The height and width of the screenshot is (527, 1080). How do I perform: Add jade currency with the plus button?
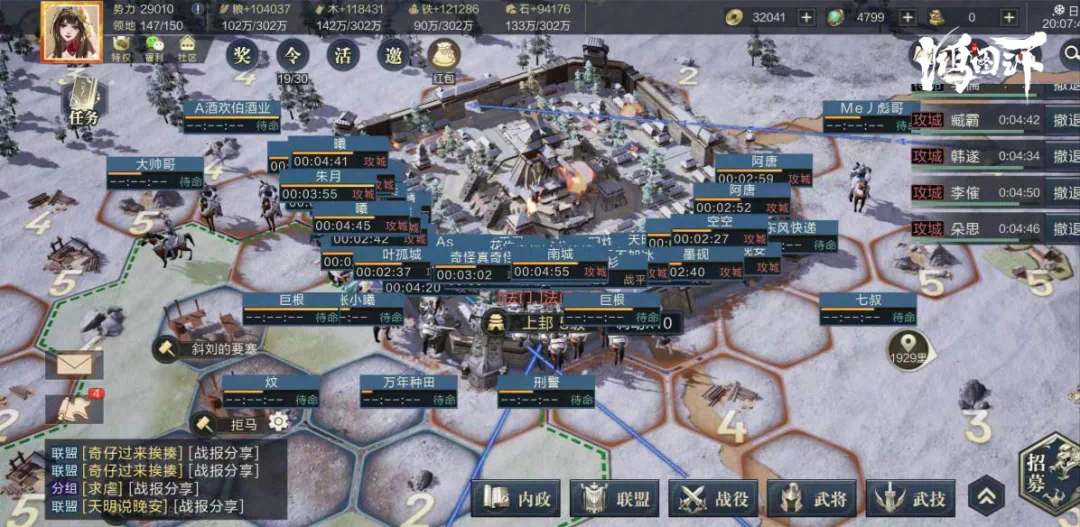(907, 17)
